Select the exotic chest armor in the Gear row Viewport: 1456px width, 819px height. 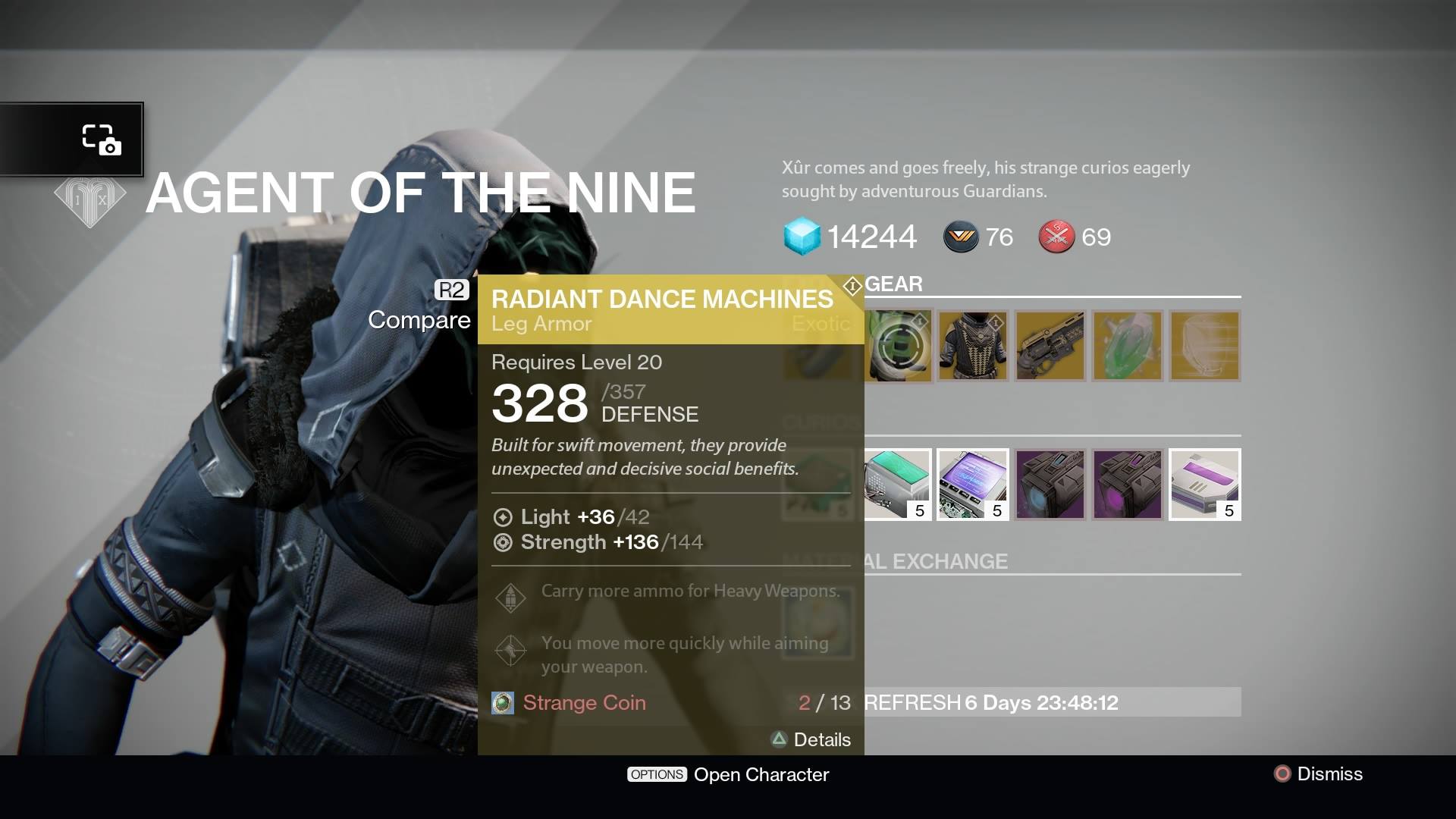(973, 347)
